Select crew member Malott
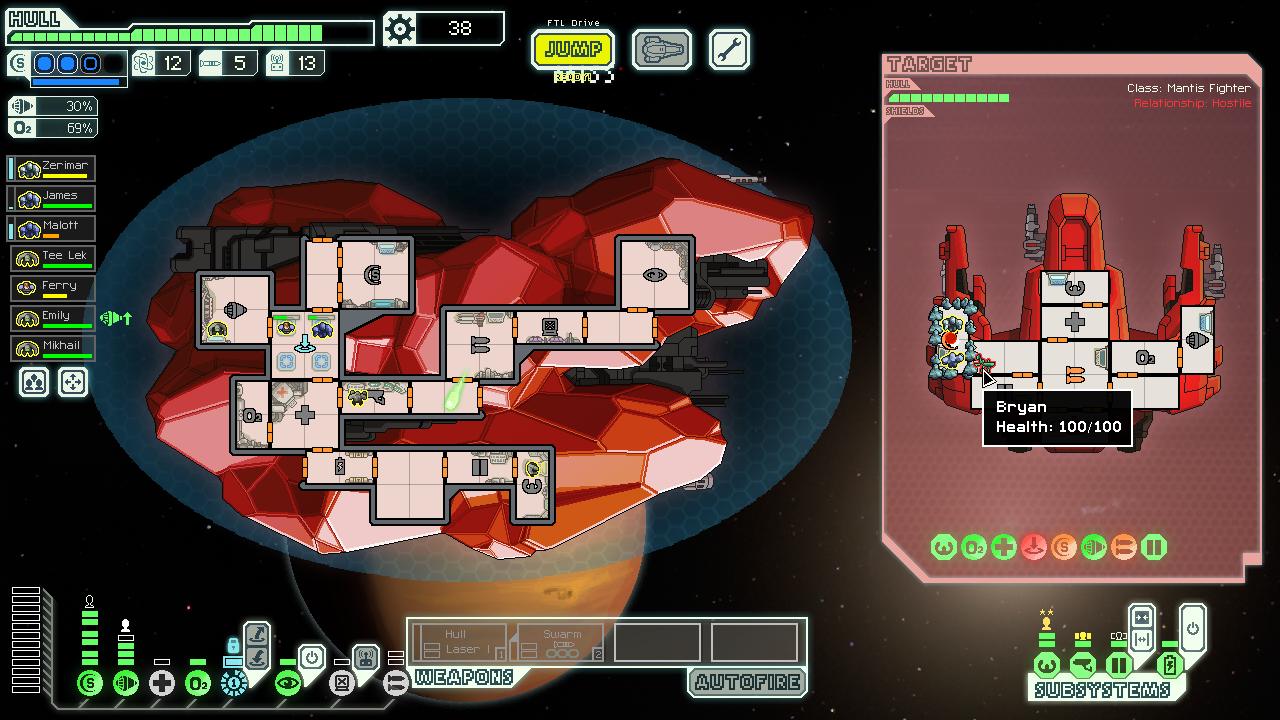1280x720 pixels. (55, 229)
